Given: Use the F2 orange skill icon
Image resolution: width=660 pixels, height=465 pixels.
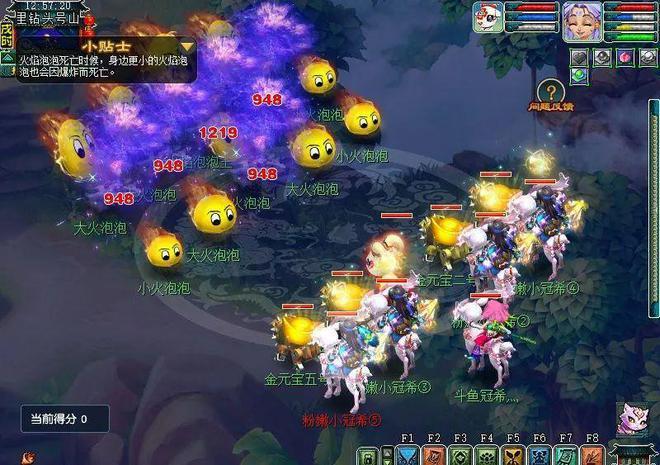Looking at the screenshot, I should point(434,456).
